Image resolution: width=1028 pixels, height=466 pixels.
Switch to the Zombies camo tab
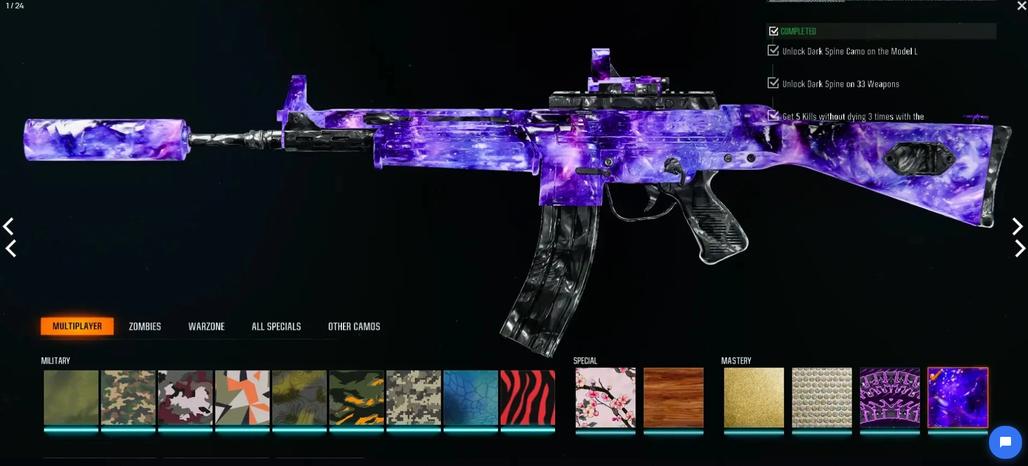coord(145,327)
